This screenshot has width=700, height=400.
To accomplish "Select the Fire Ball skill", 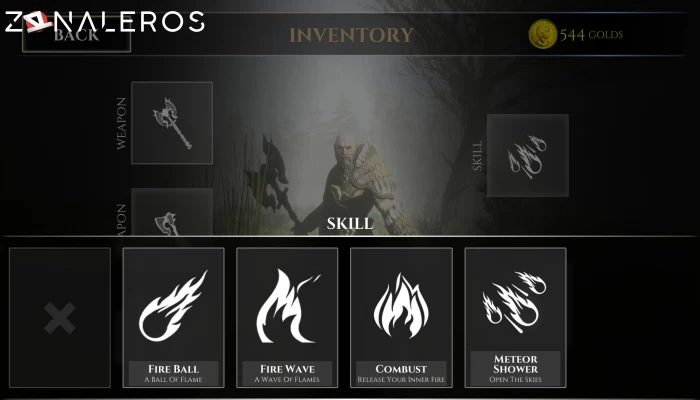I will (174, 317).
